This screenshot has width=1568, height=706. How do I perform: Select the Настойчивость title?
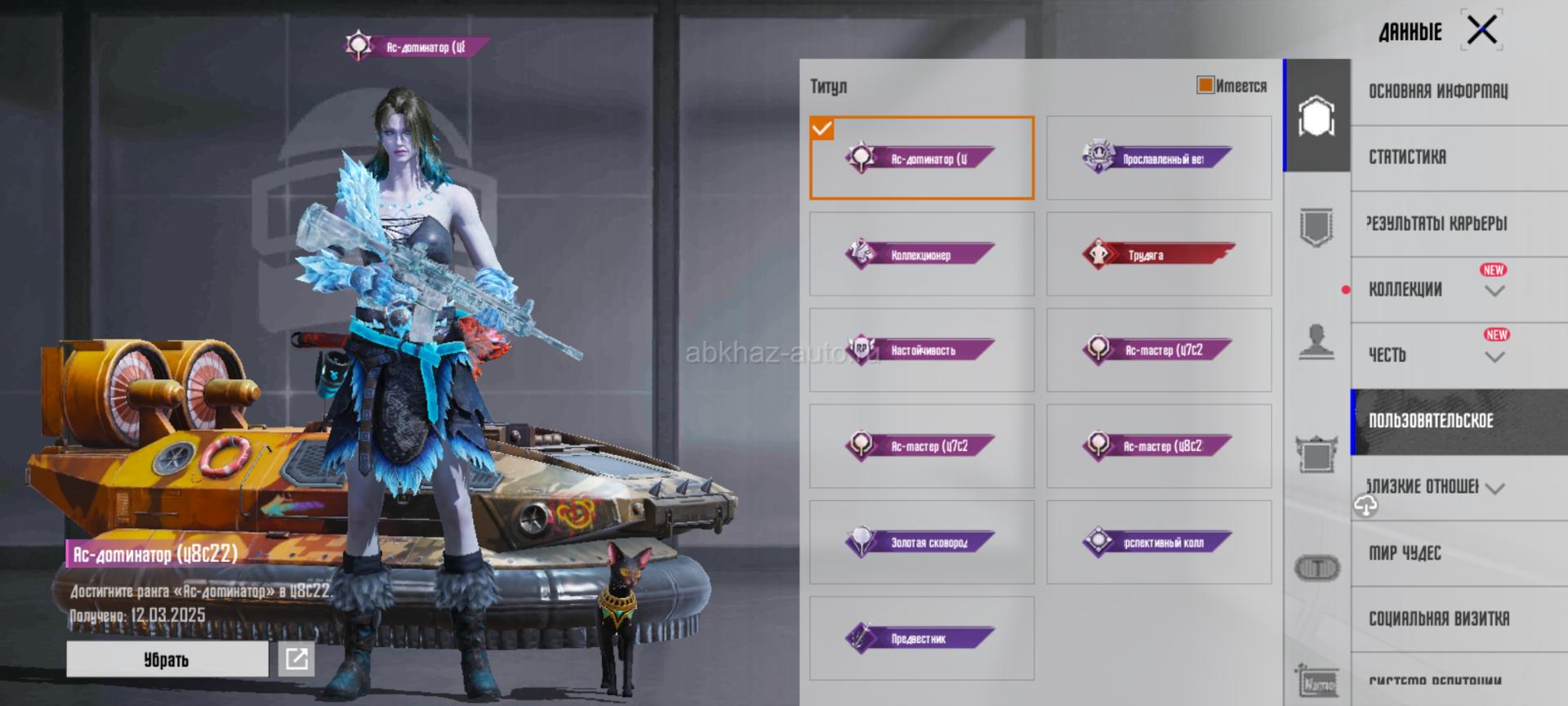point(921,350)
